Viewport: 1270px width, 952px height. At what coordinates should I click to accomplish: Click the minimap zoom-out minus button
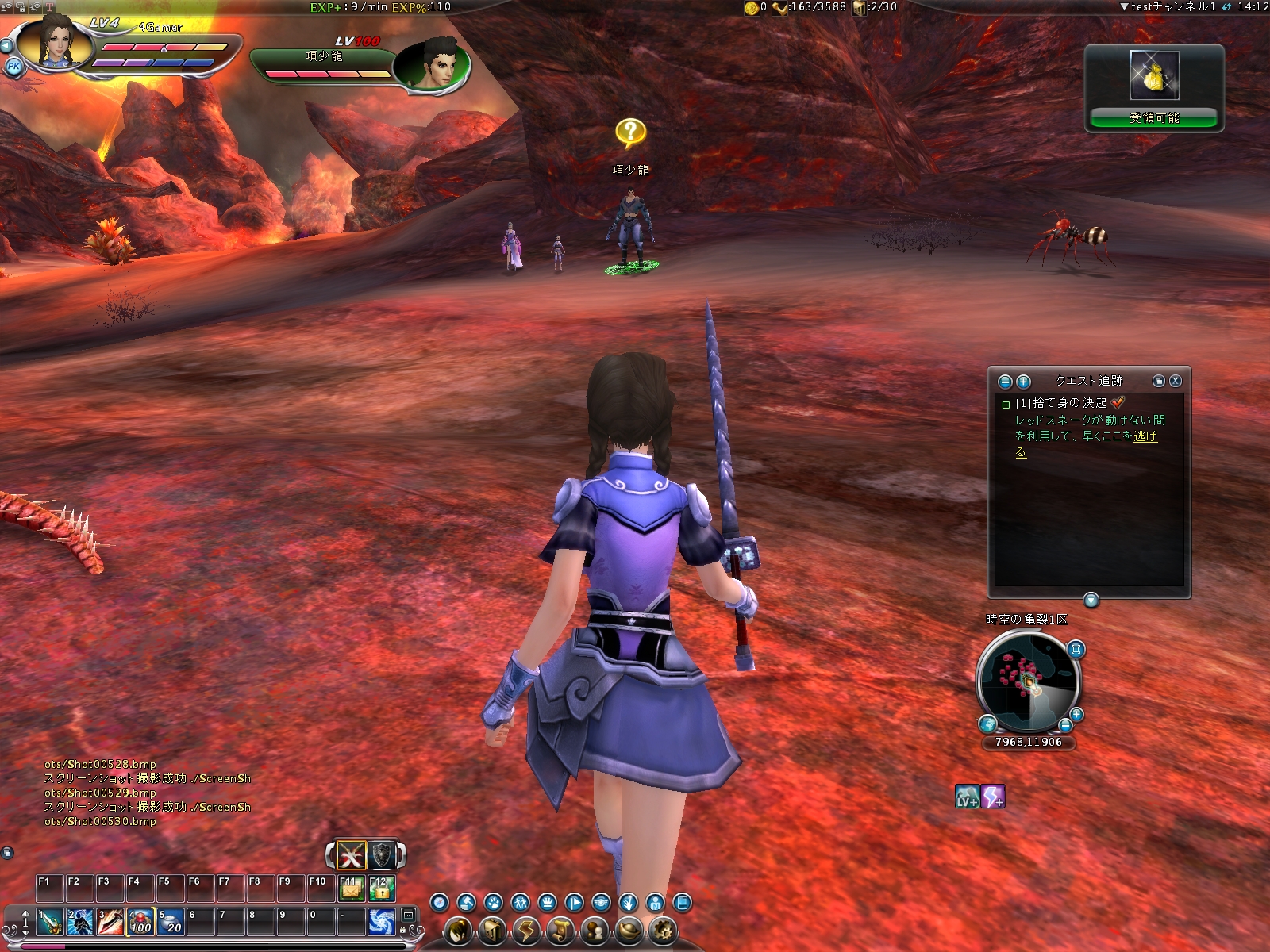pos(1065,725)
